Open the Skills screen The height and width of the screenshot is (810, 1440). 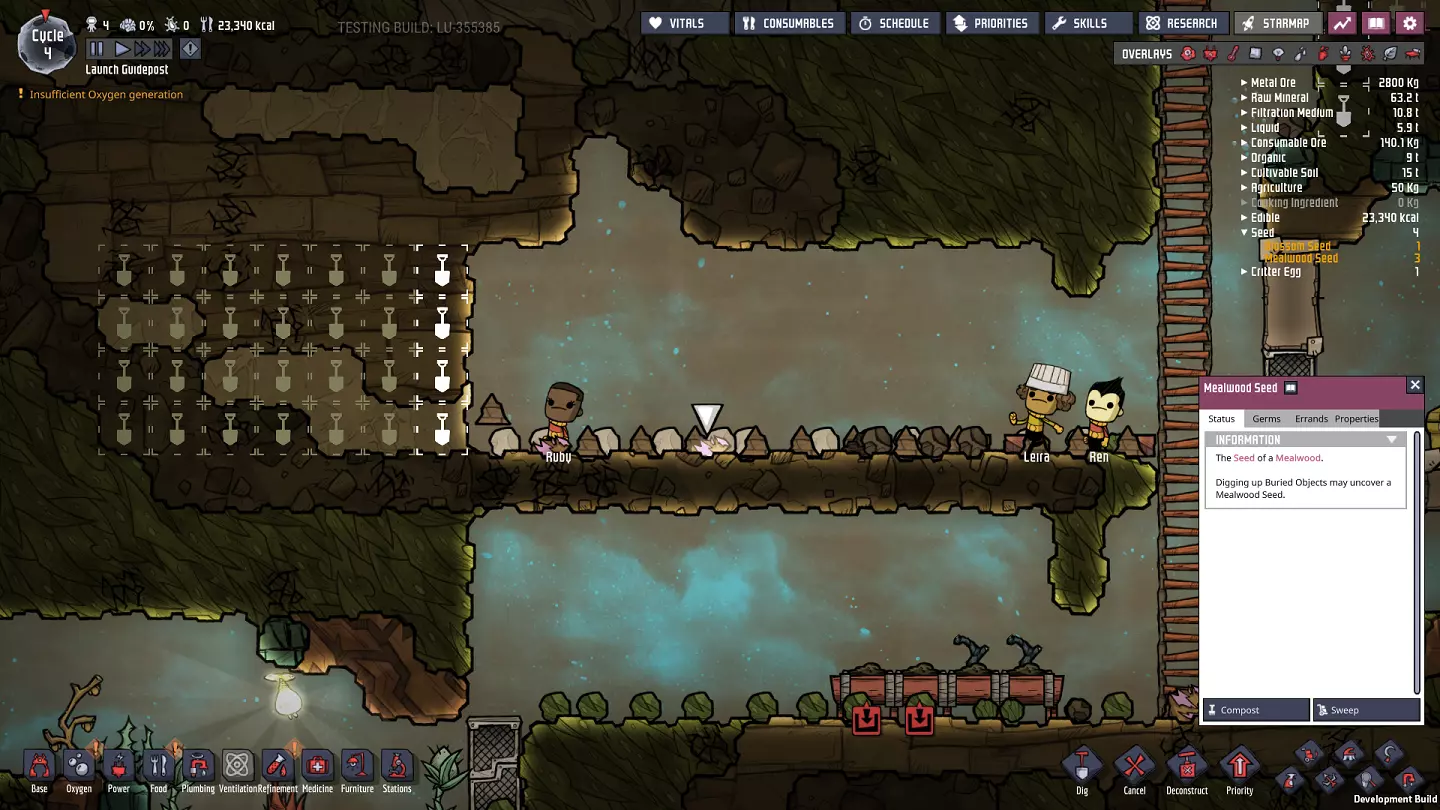pyautogui.click(x=1088, y=23)
